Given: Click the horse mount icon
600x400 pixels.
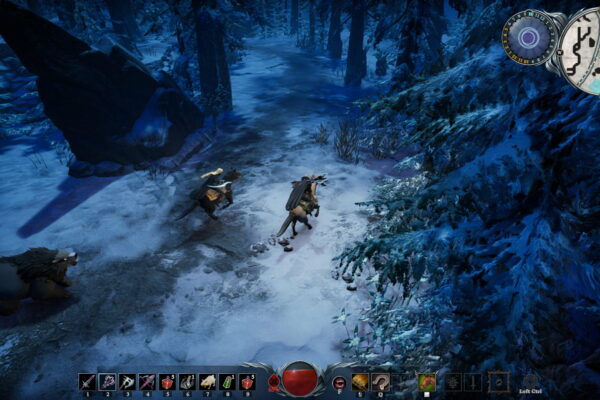Looking at the screenshot, I should (427, 381).
